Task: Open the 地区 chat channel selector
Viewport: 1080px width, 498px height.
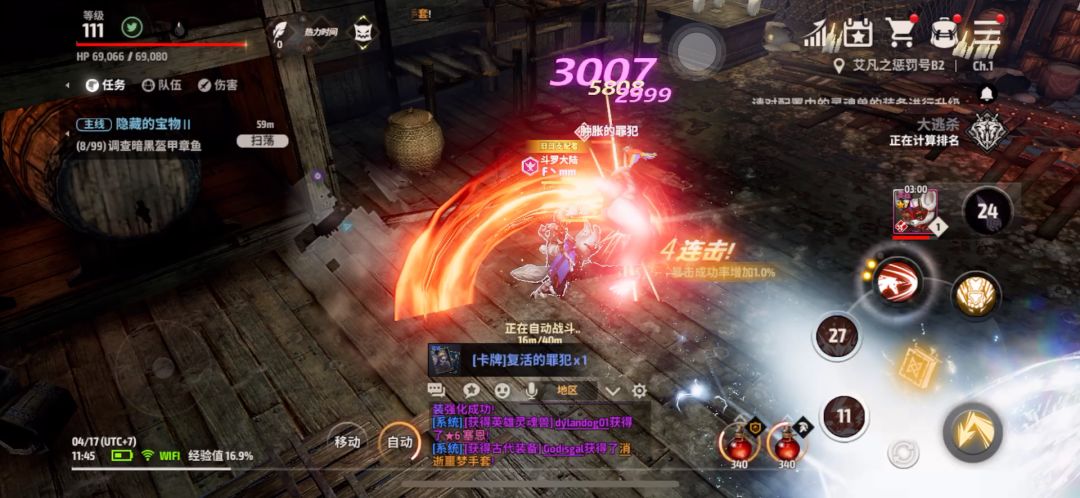Action: 569,390
